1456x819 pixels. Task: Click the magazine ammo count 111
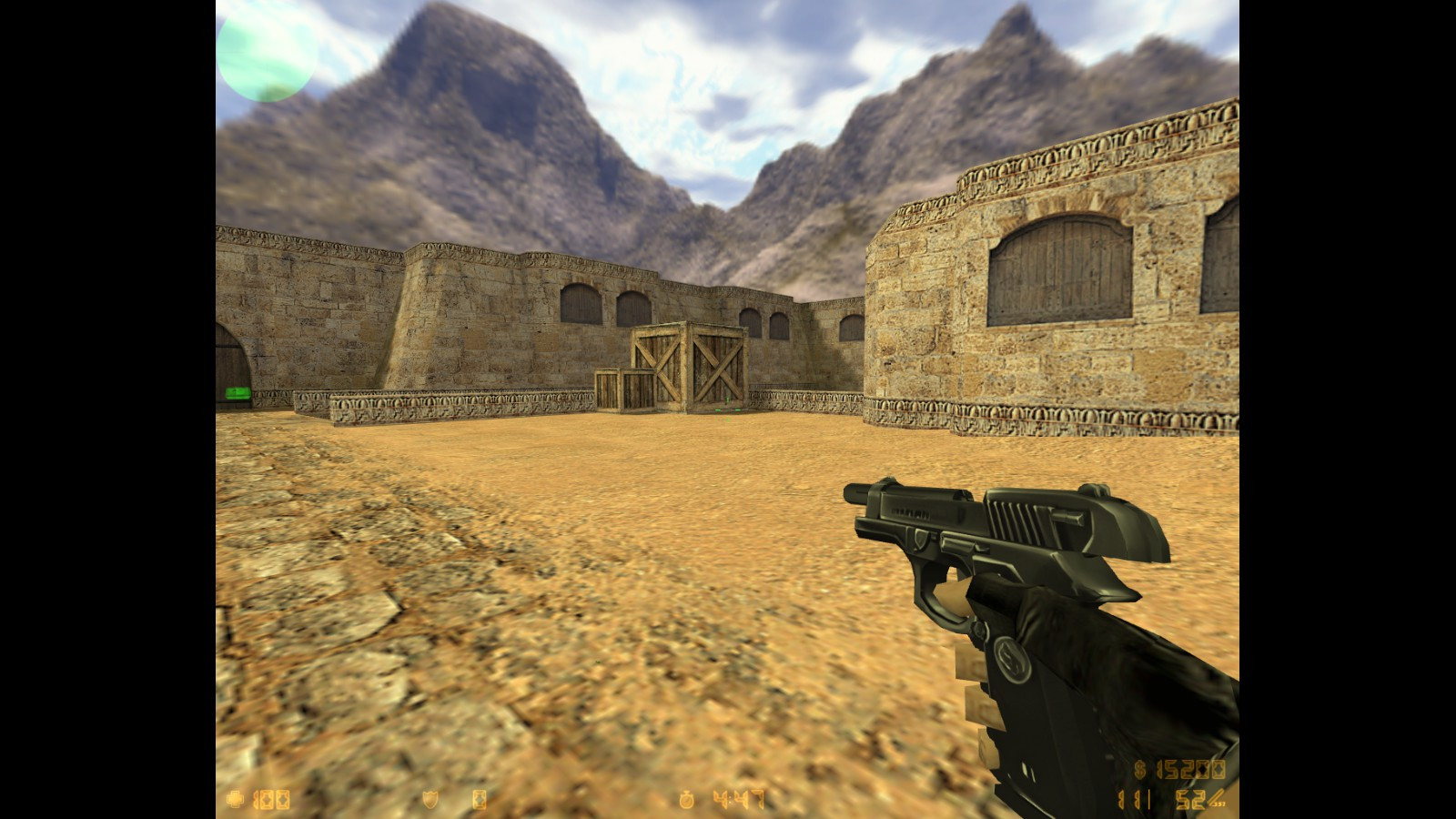click(x=1134, y=799)
